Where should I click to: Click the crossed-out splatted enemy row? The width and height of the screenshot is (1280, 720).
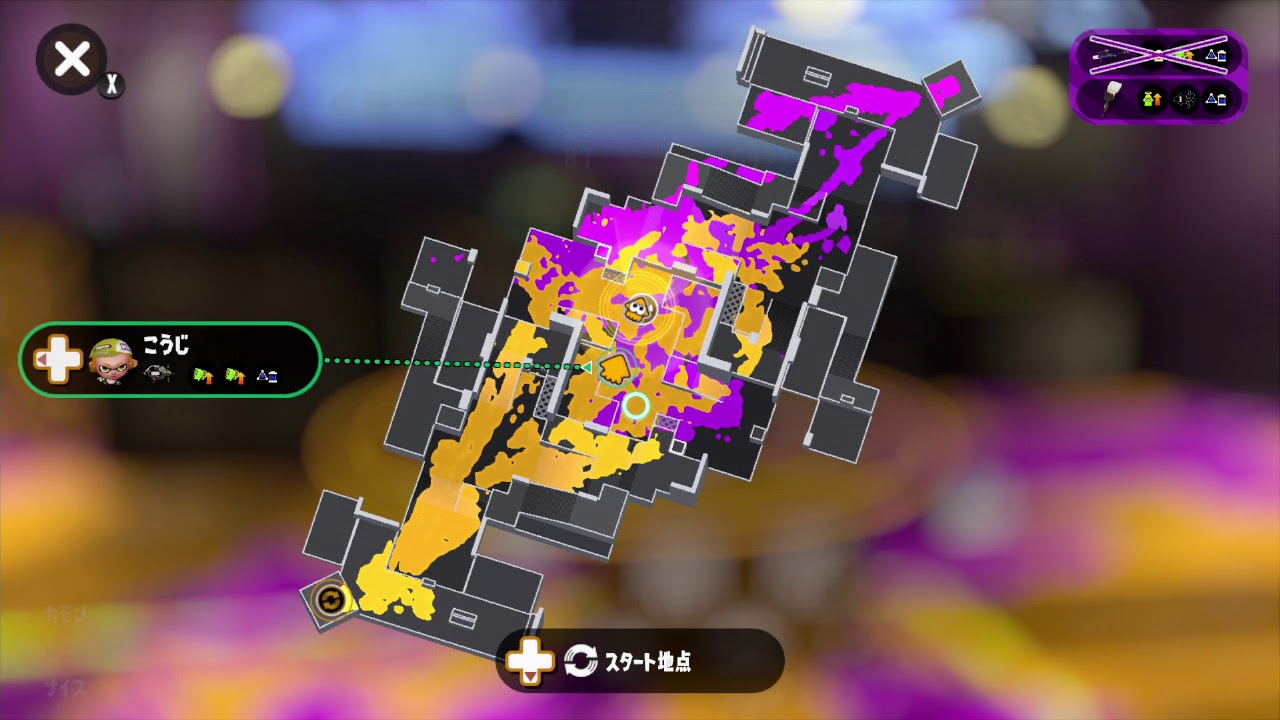[x=1158, y=54]
